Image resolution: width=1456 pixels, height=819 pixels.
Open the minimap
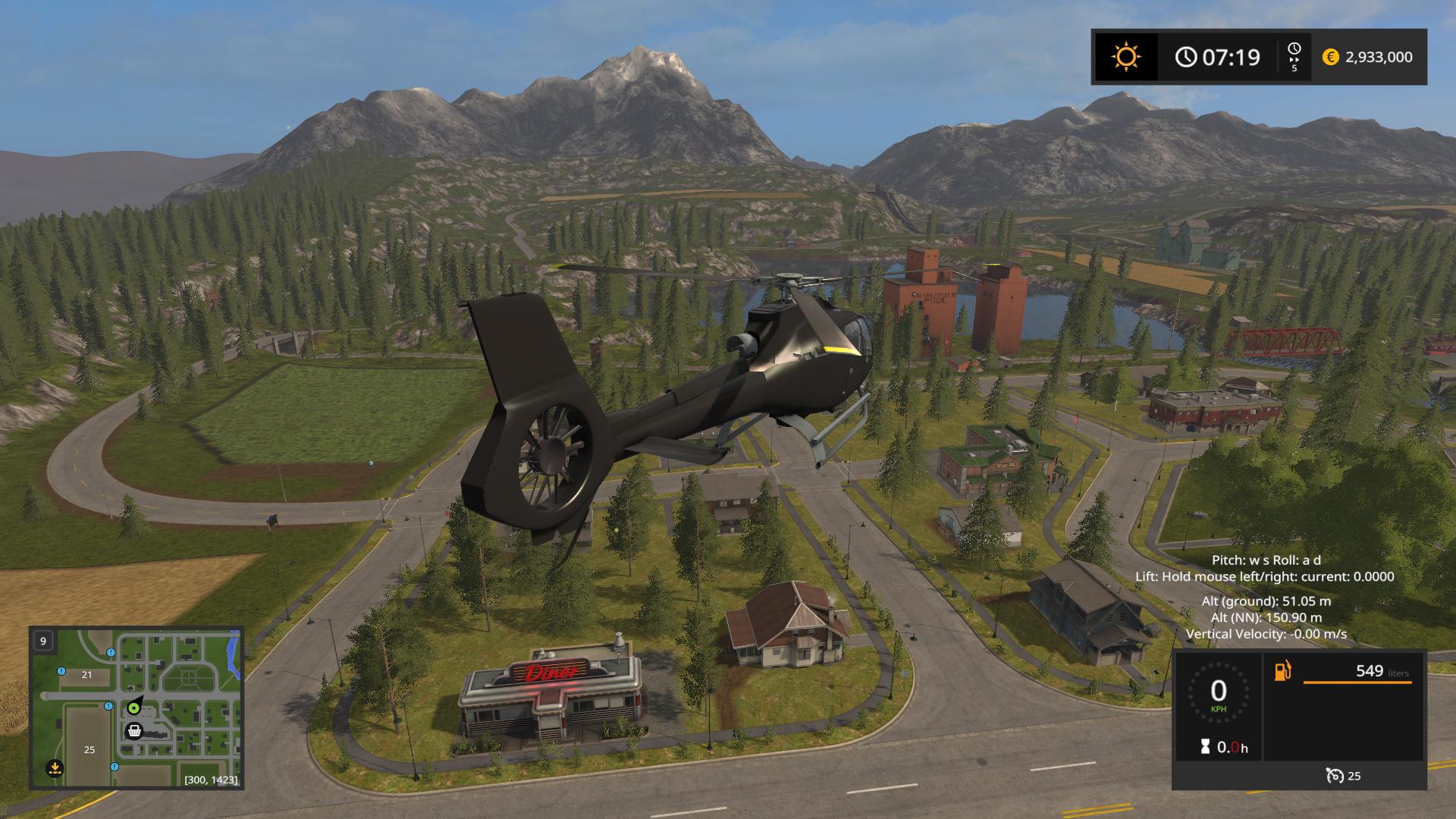click(136, 708)
